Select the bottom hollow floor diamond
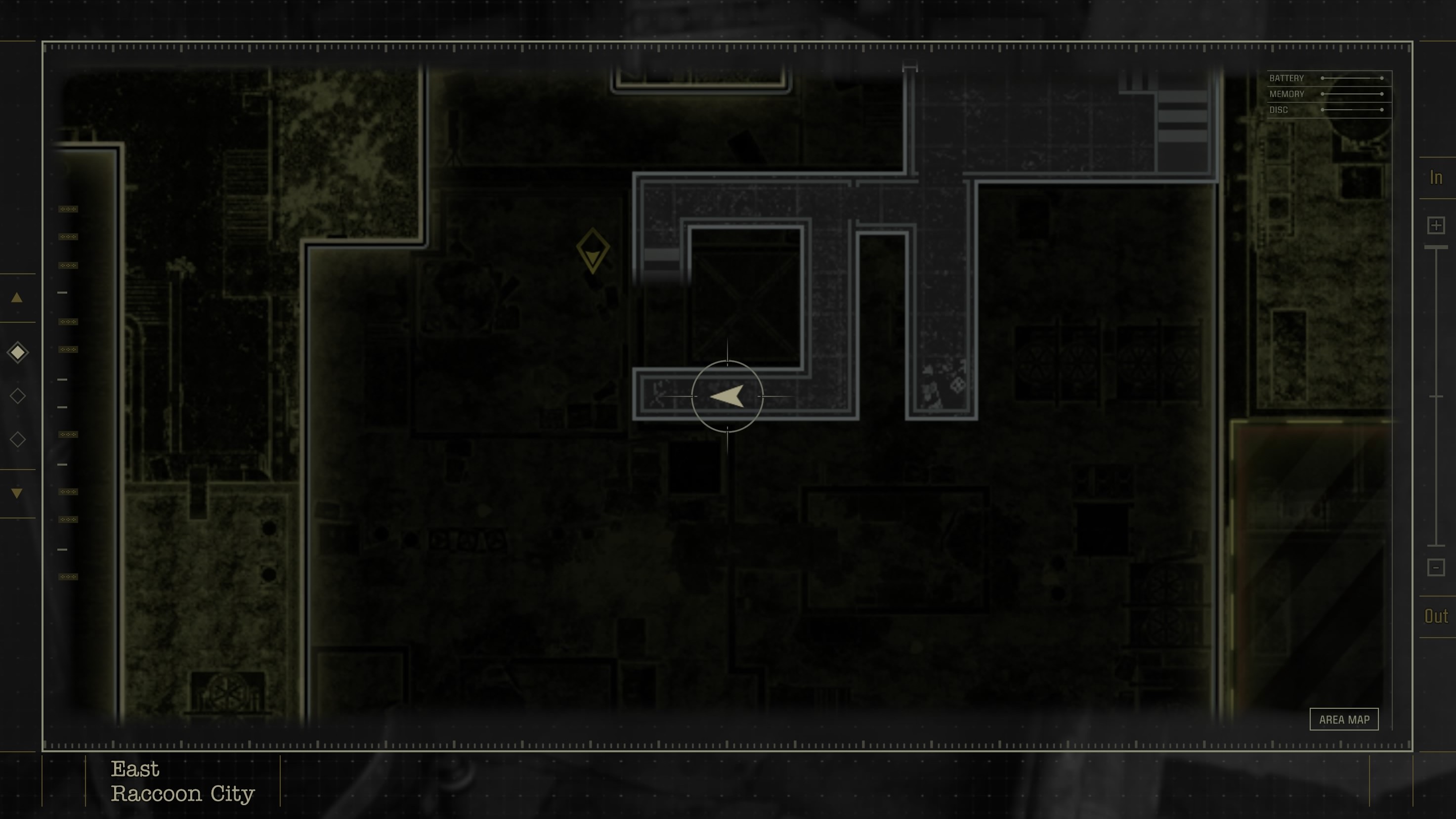The height and width of the screenshot is (819, 1456). [x=17, y=438]
